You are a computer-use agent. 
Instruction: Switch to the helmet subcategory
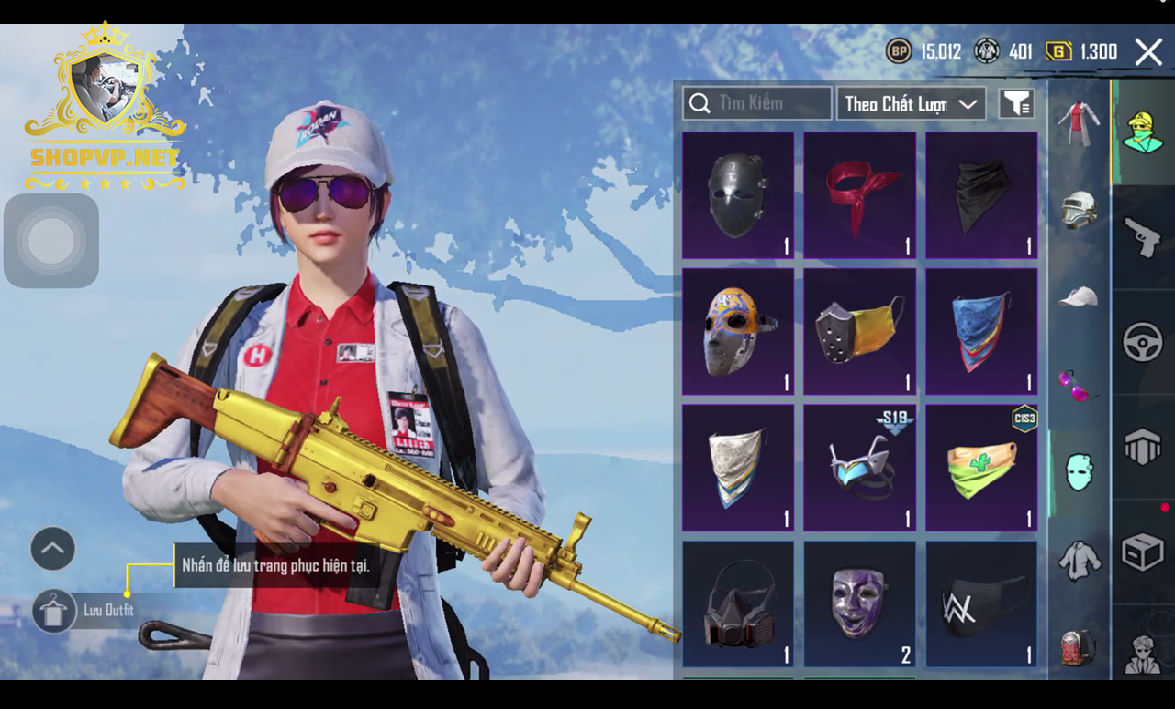pyautogui.click(x=1079, y=209)
